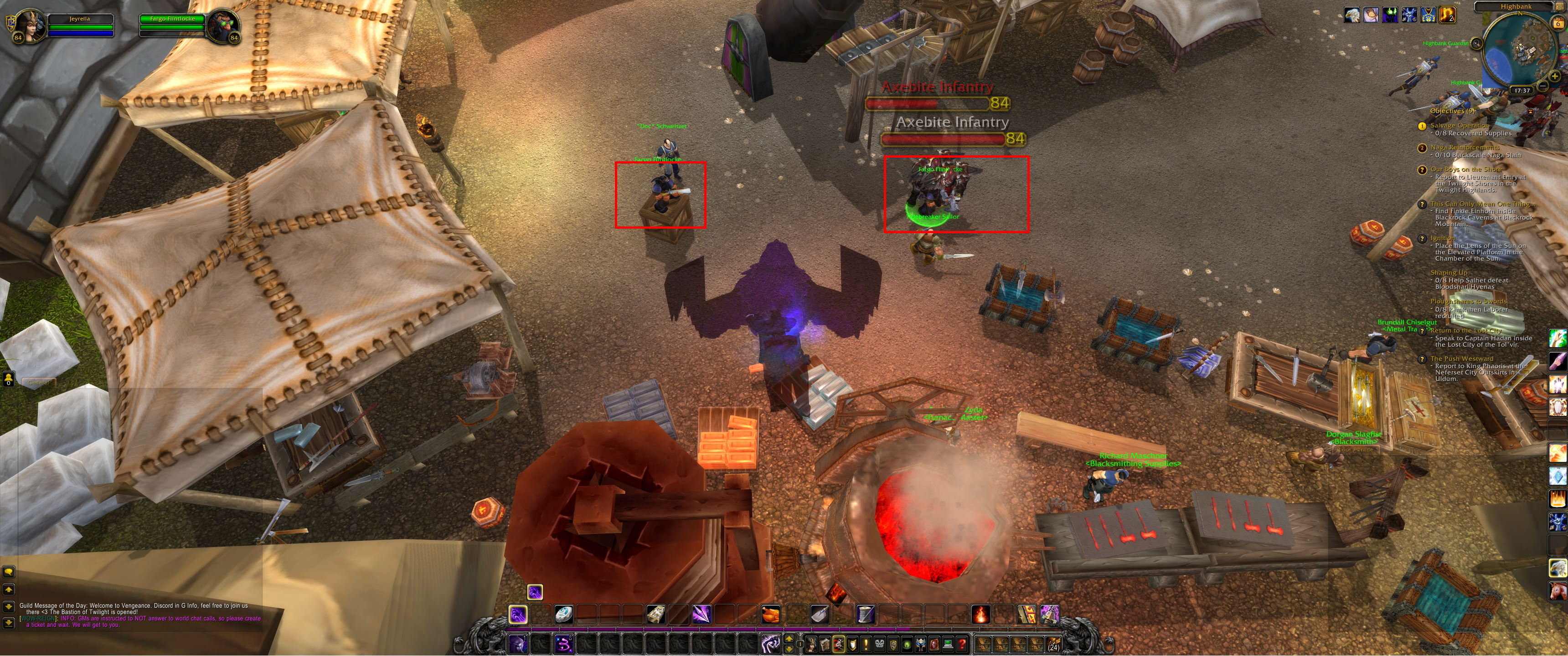Image resolution: width=1568 pixels, height=656 pixels.
Task: Open the Dungeon Finder green eye icon
Action: coord(907,646)
